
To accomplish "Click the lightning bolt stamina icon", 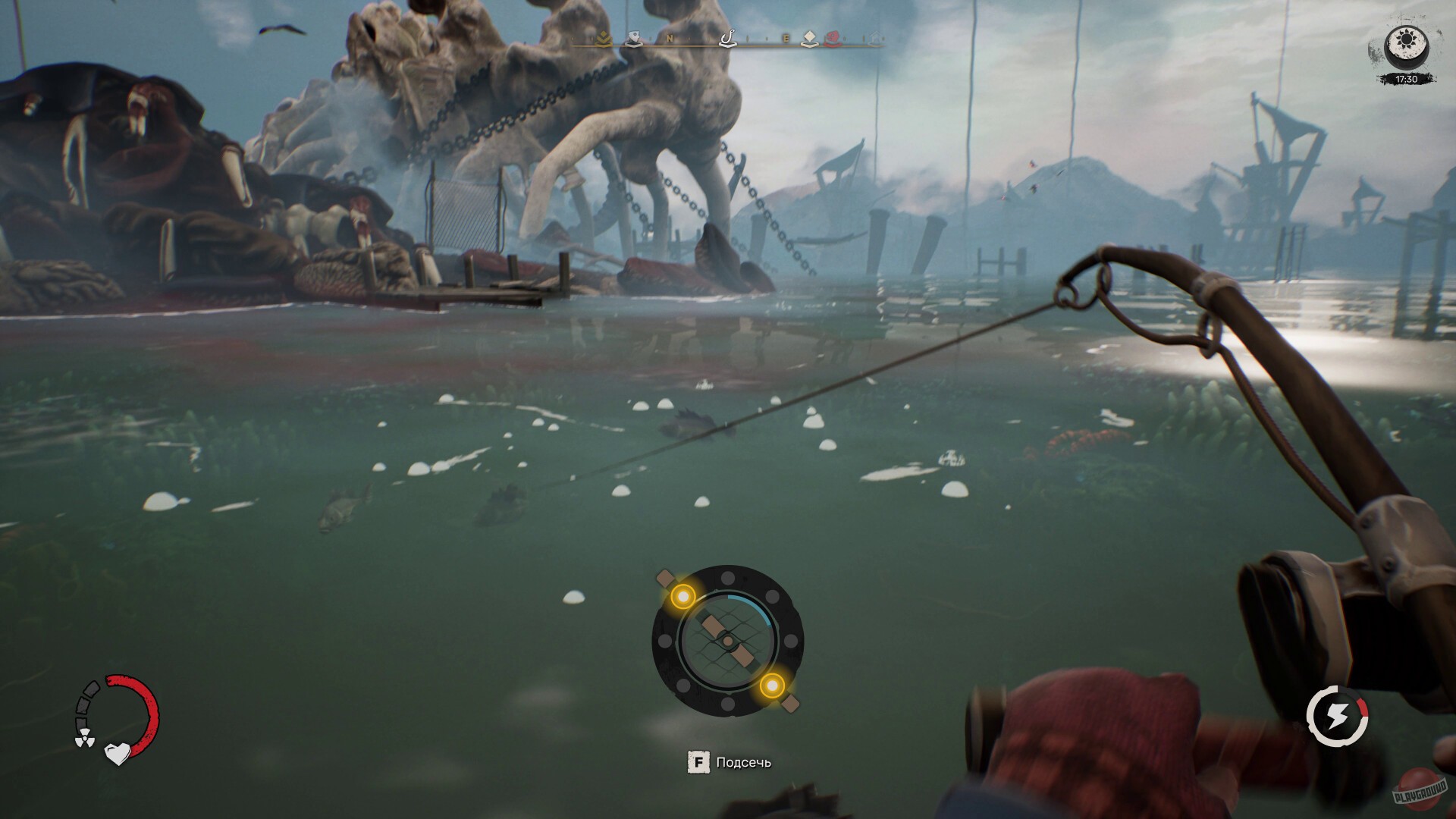I will point(1336,716).
